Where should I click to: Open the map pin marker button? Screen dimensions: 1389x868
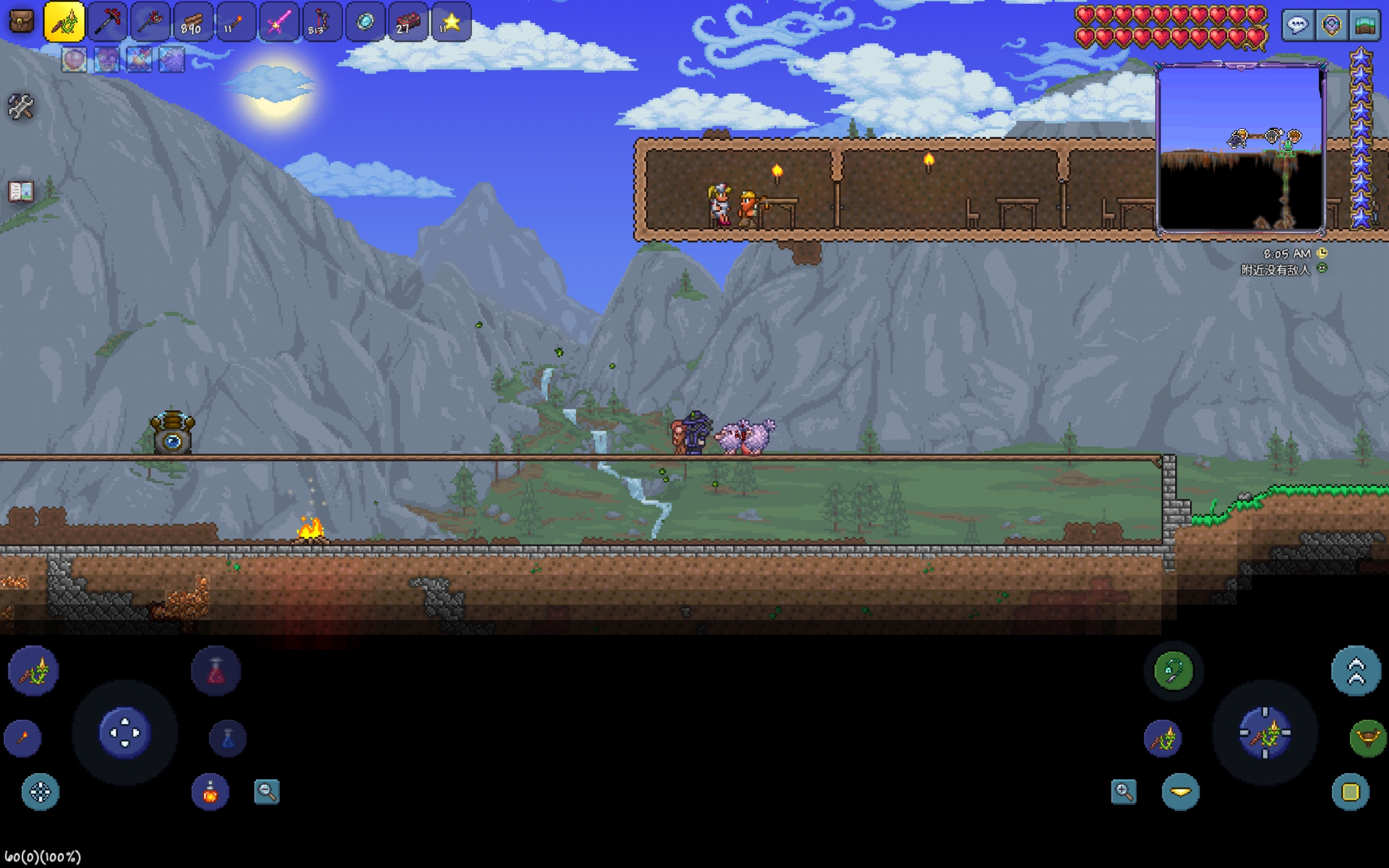(x=1331, y=25)
